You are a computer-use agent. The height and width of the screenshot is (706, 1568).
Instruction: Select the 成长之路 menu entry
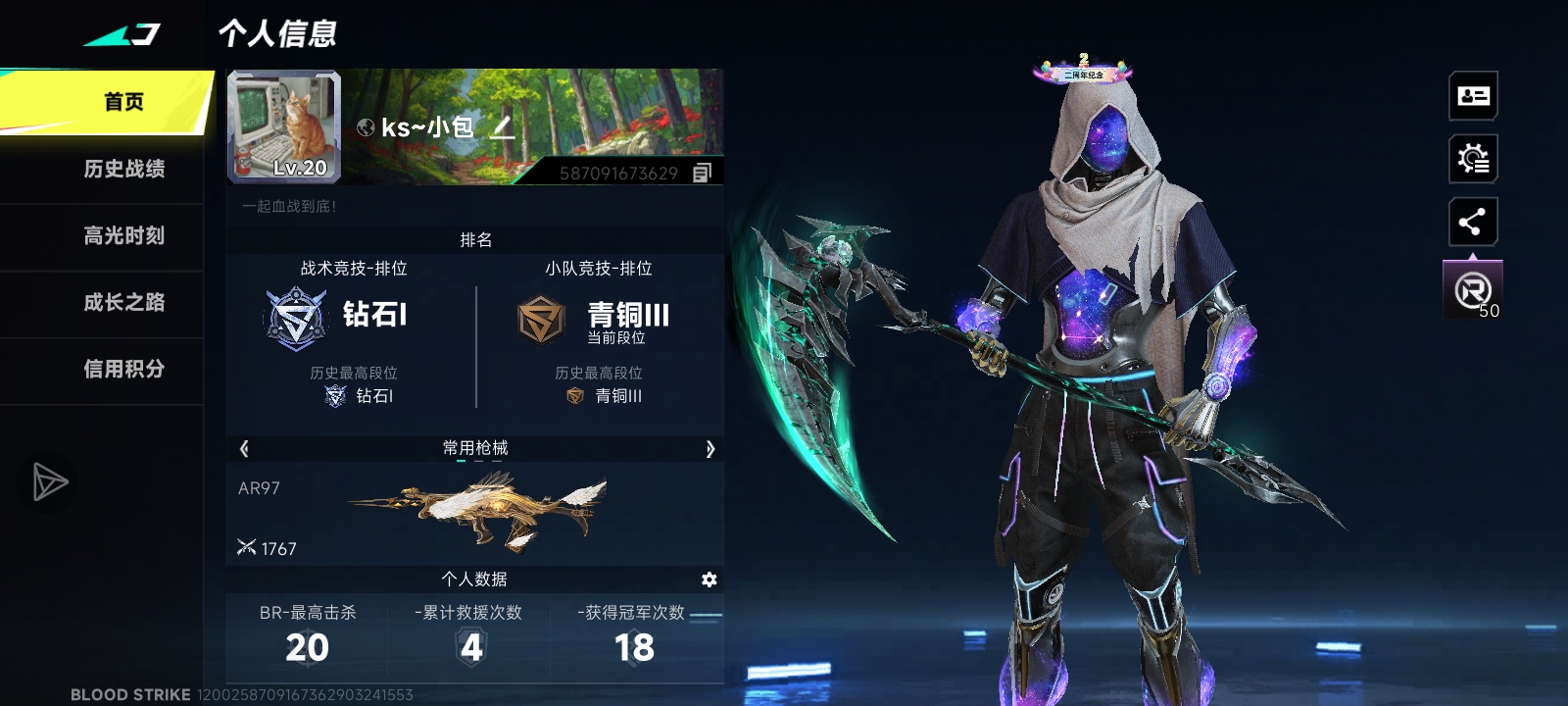(125, 303)
